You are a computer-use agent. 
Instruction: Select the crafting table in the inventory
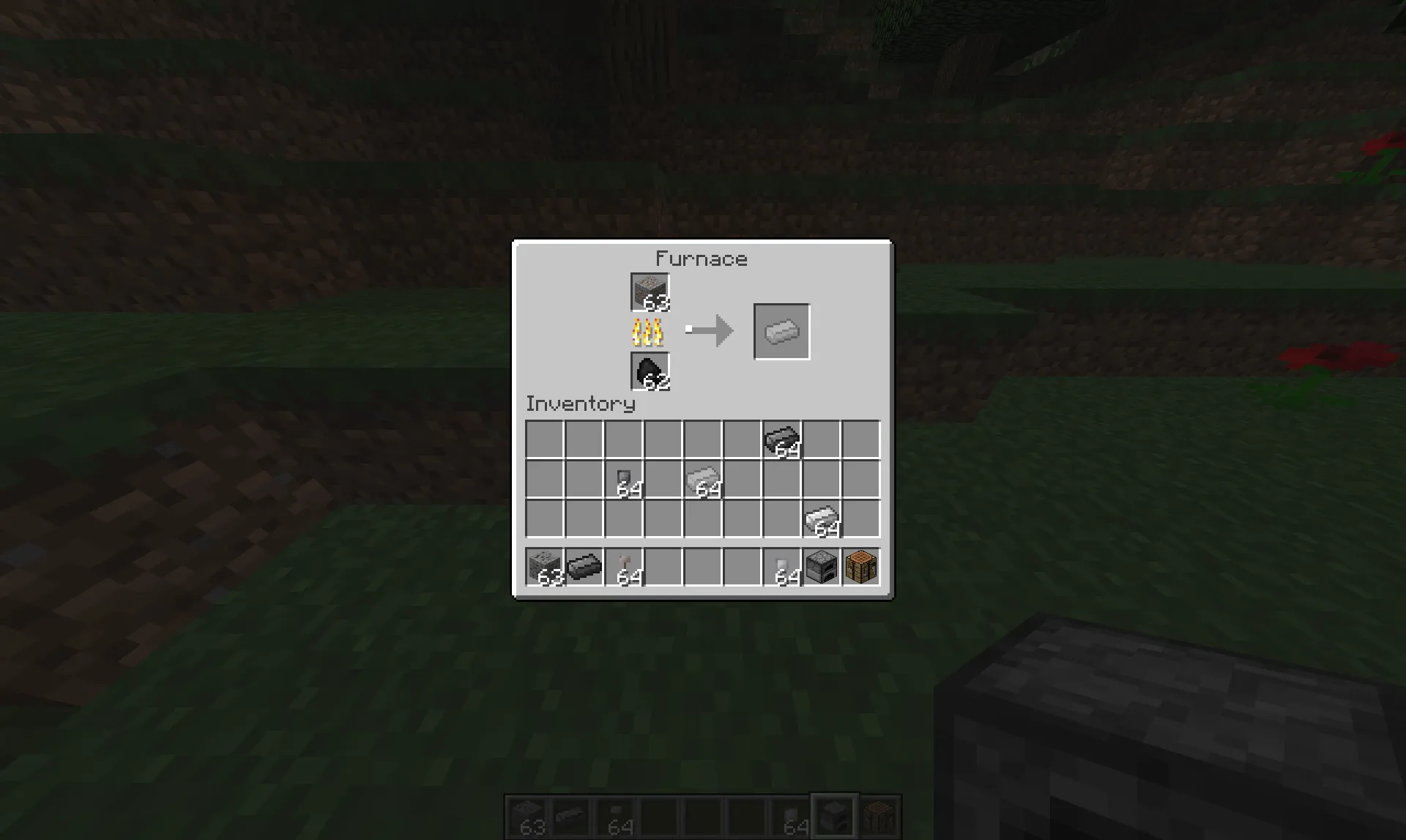click(x=860, y=568)
